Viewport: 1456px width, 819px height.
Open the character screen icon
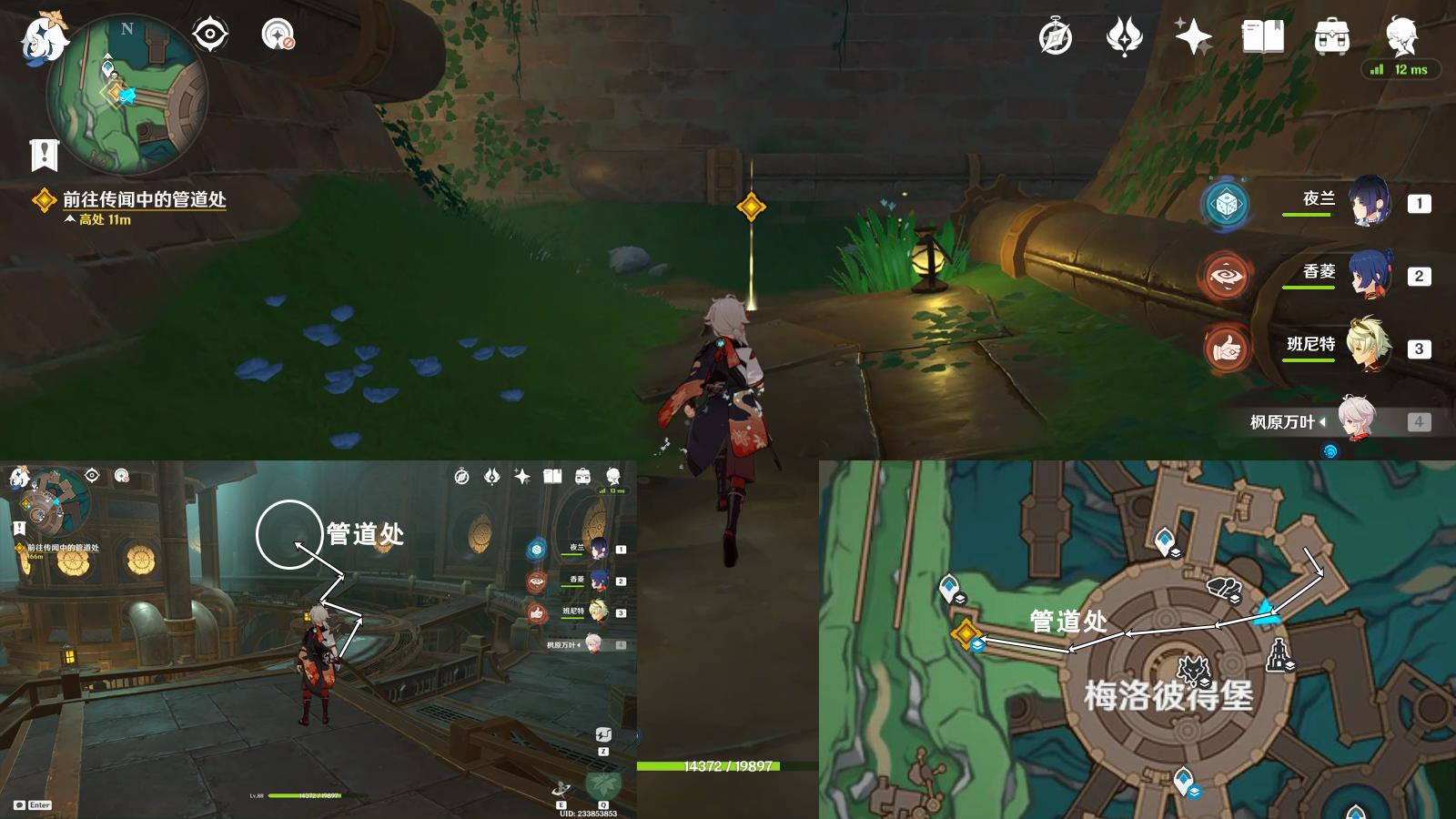[1400, 35]
